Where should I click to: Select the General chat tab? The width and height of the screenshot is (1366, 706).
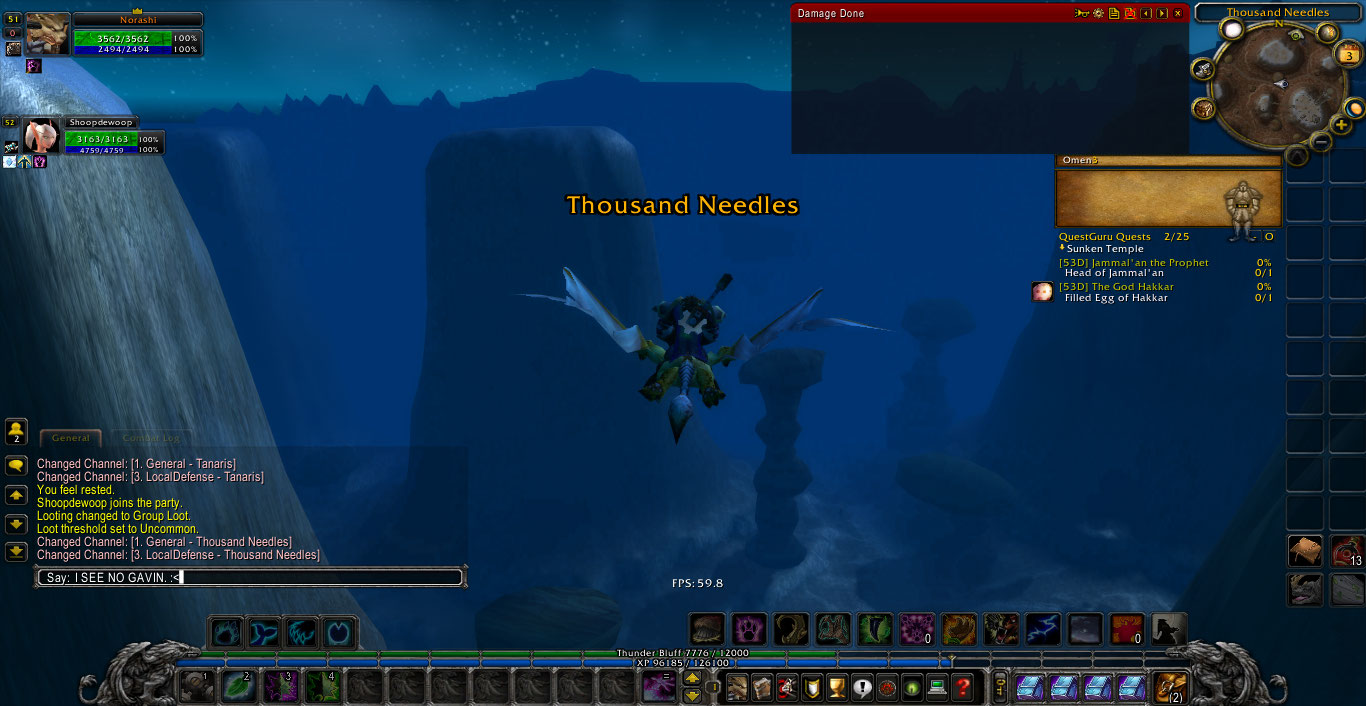point(71,438)
